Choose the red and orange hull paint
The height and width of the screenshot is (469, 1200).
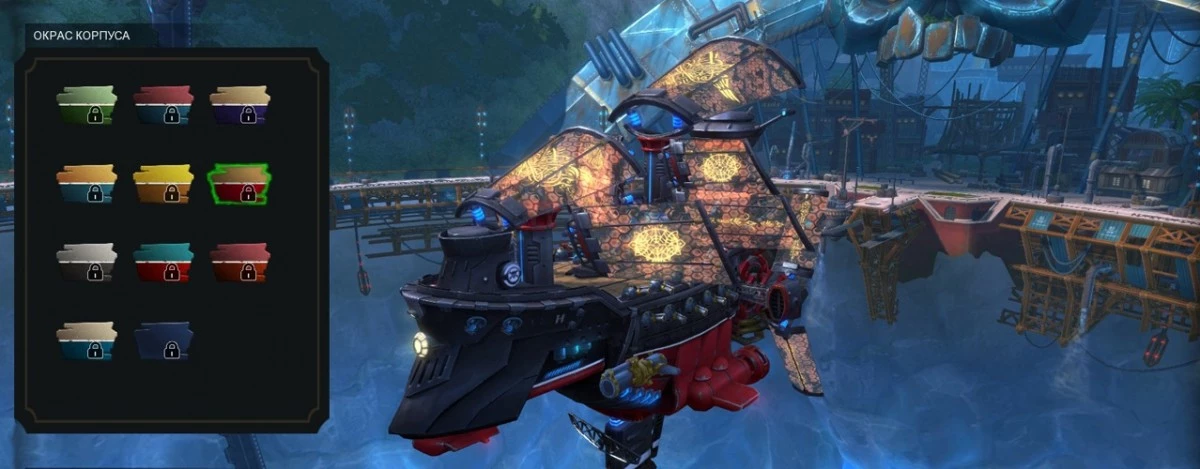(x=240, y=262)
